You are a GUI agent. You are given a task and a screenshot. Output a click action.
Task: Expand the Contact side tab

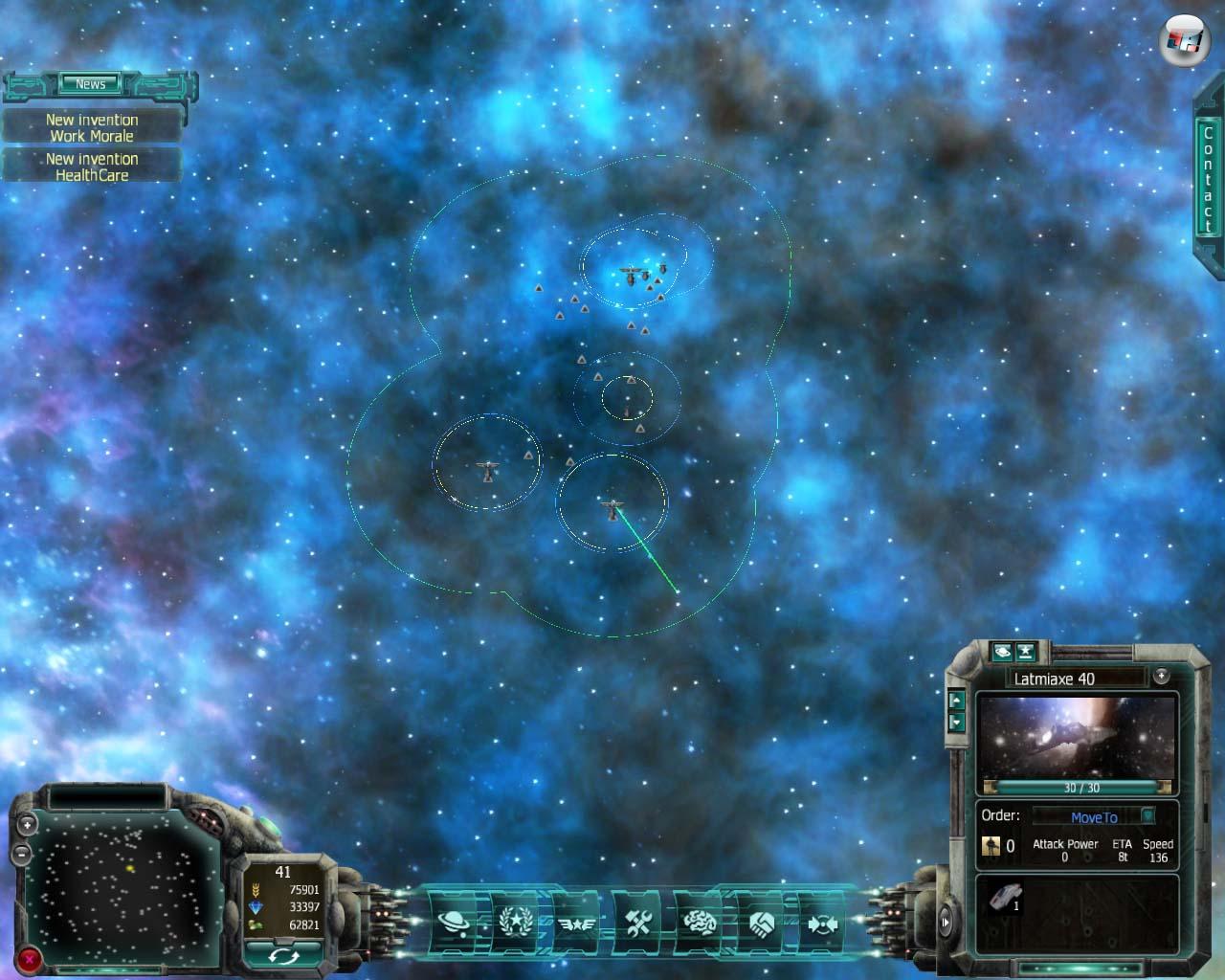point(1208,180)
